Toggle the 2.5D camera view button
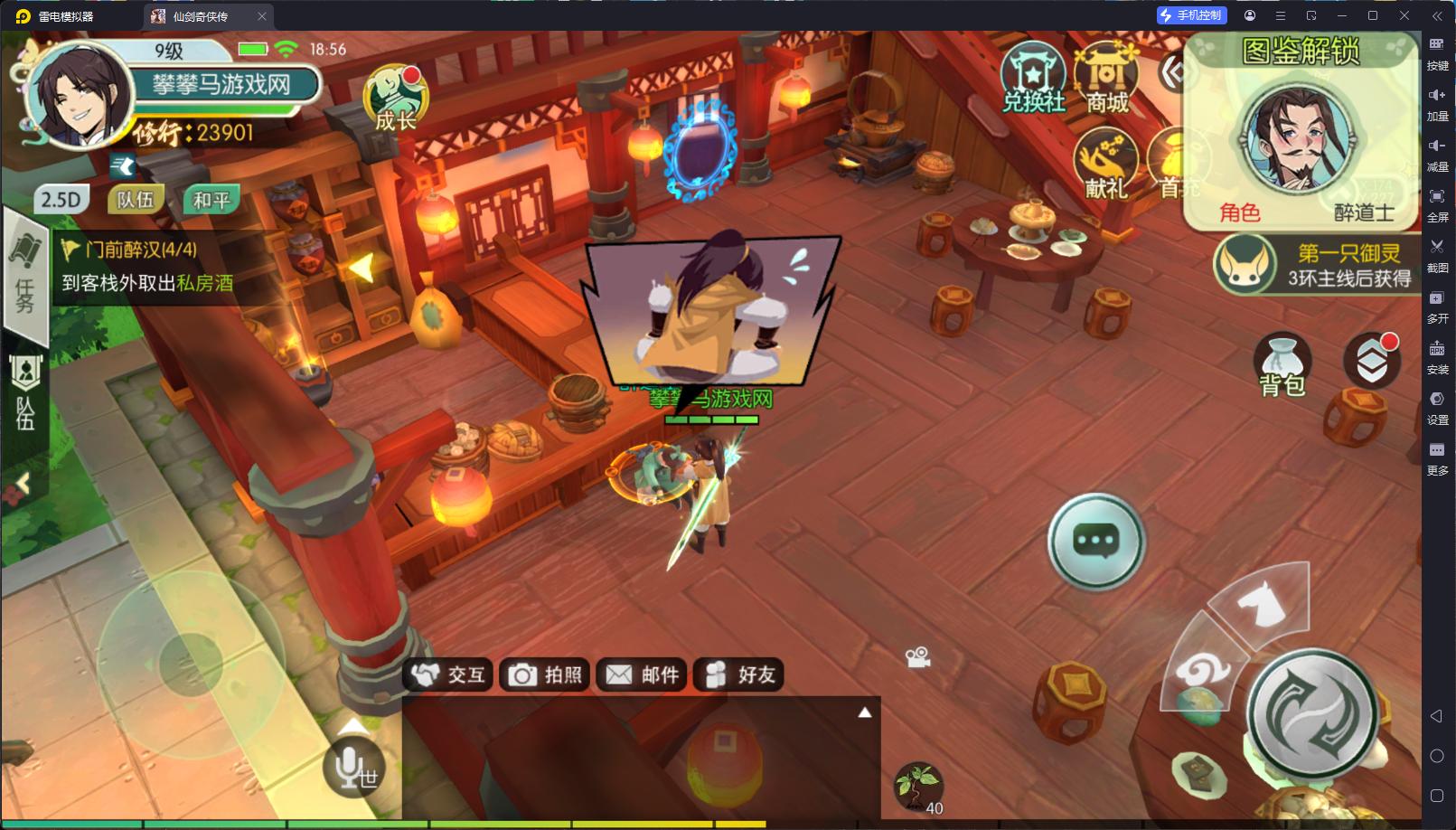This screenshot has height=830, width=1456. (61, 200)
